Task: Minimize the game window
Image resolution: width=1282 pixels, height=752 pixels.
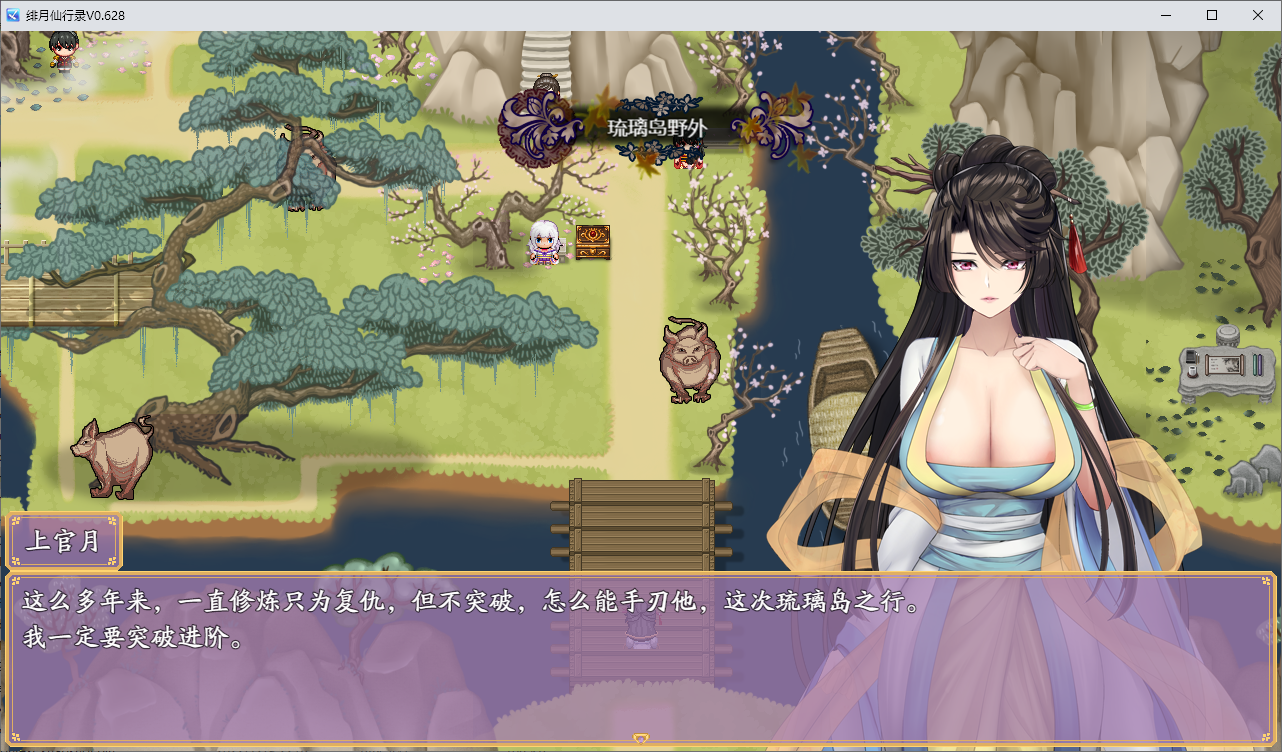Action: (1166, 15)
